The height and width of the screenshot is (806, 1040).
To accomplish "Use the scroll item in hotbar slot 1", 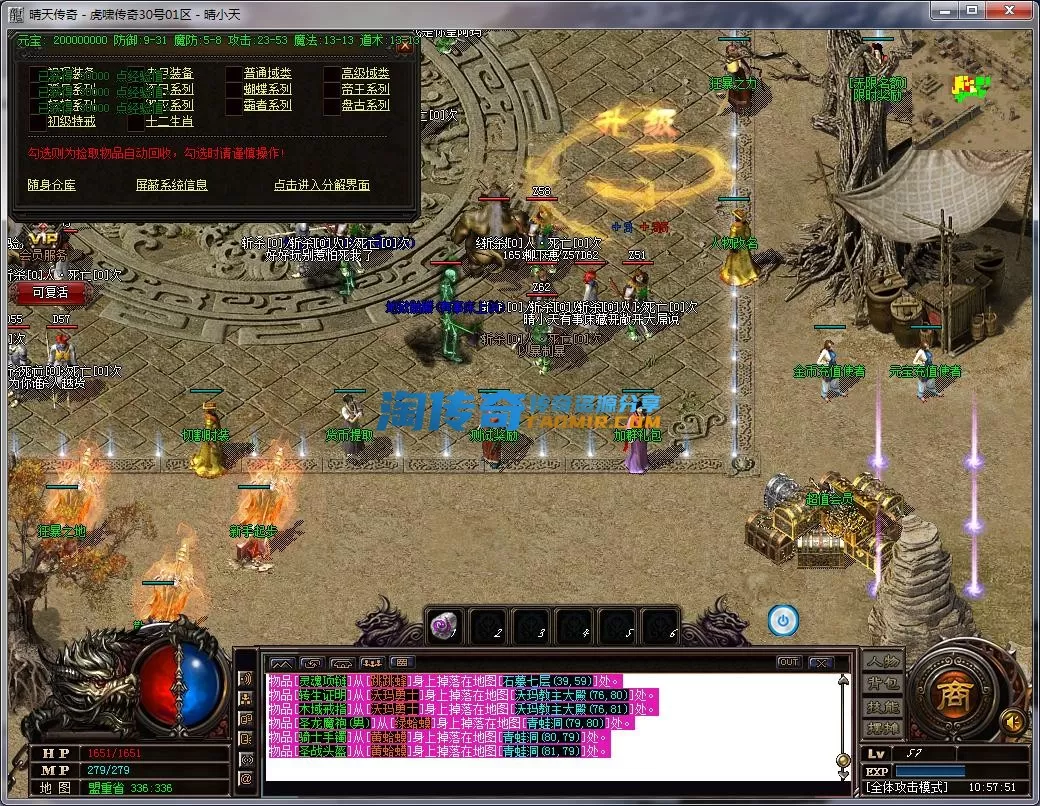I will tap(442, 626).
